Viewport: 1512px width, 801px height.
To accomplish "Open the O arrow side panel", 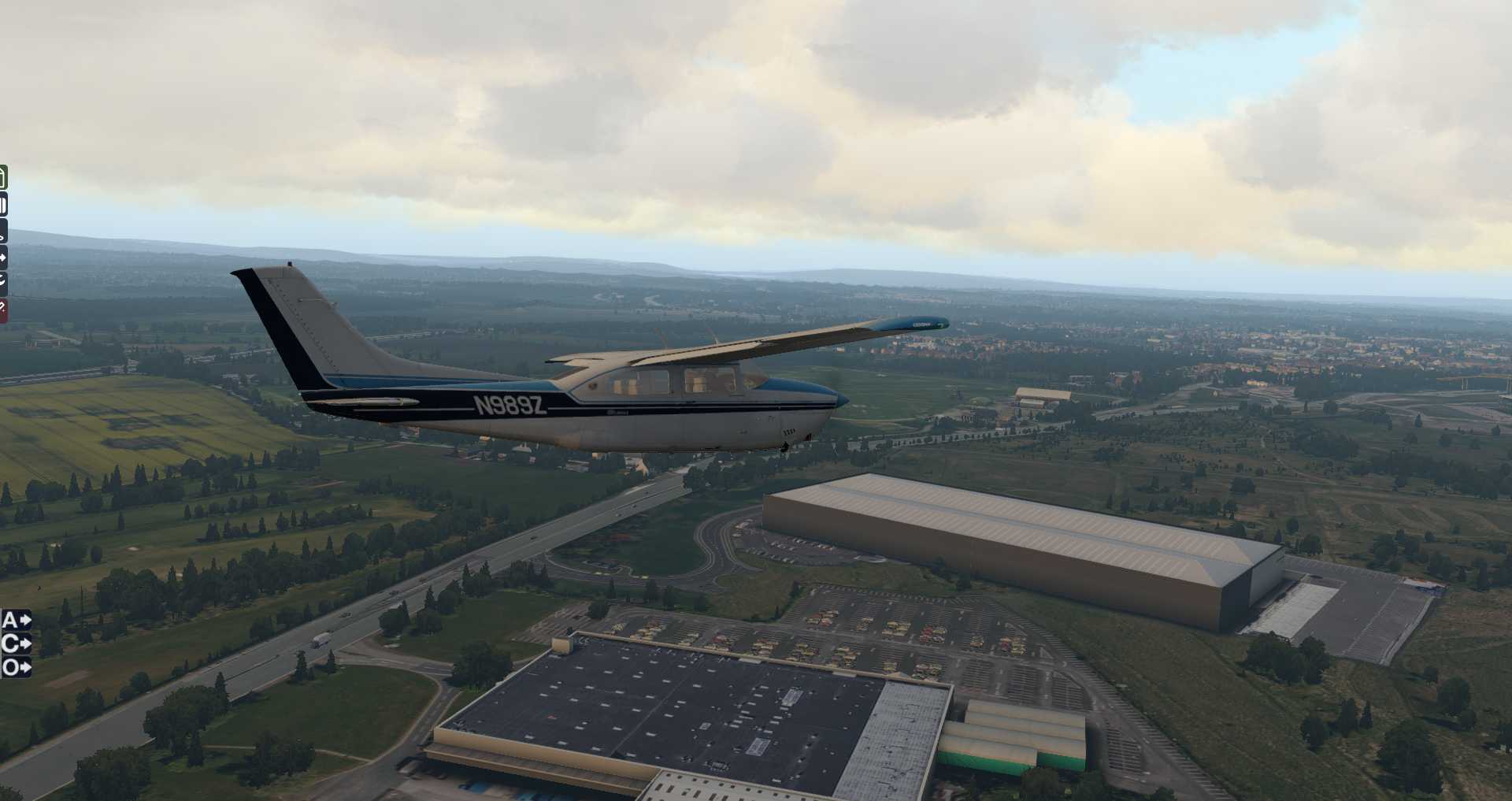I will (16, 667).
